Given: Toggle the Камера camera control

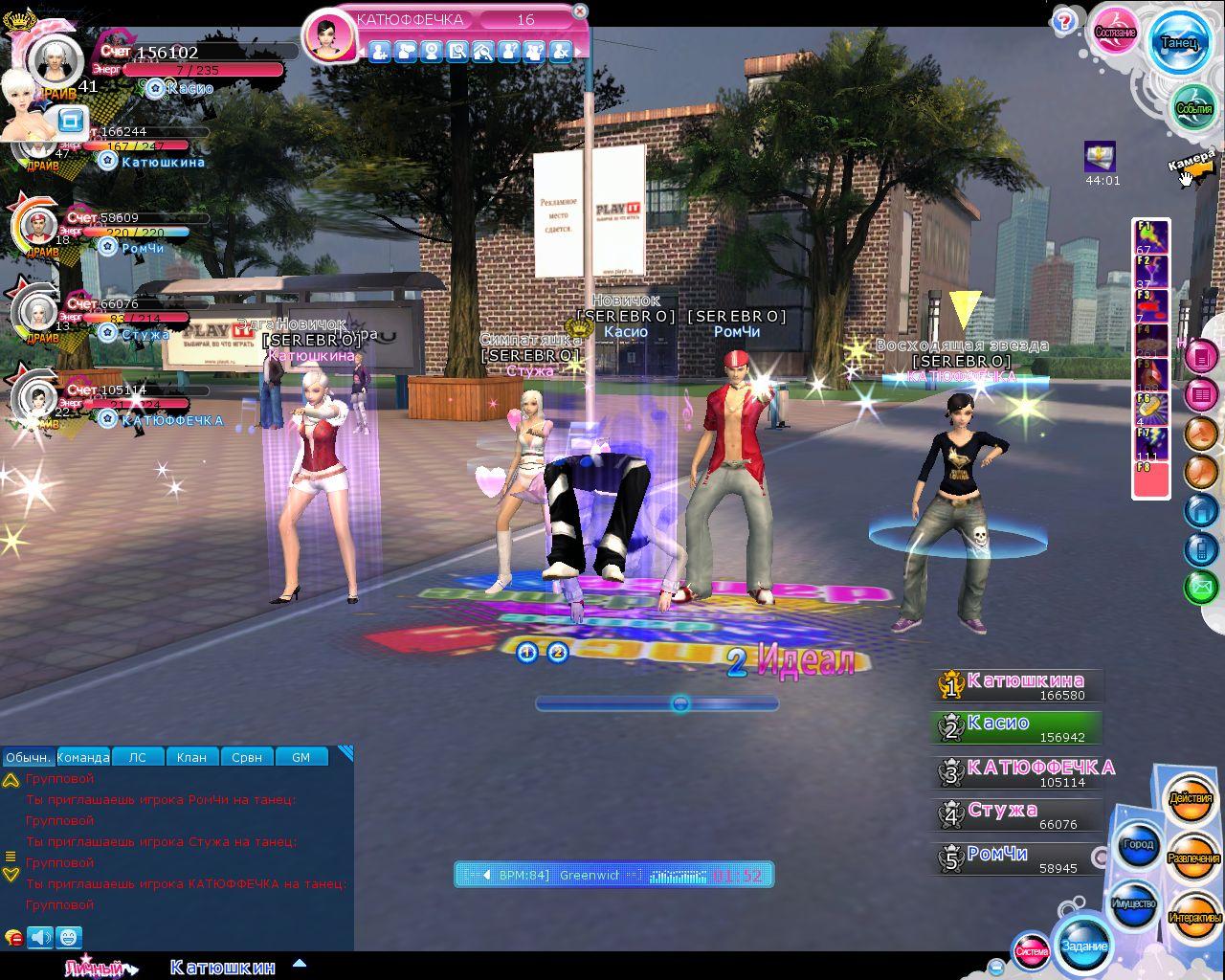Looking at the screenshot, I should click(x=1192, y=168).
